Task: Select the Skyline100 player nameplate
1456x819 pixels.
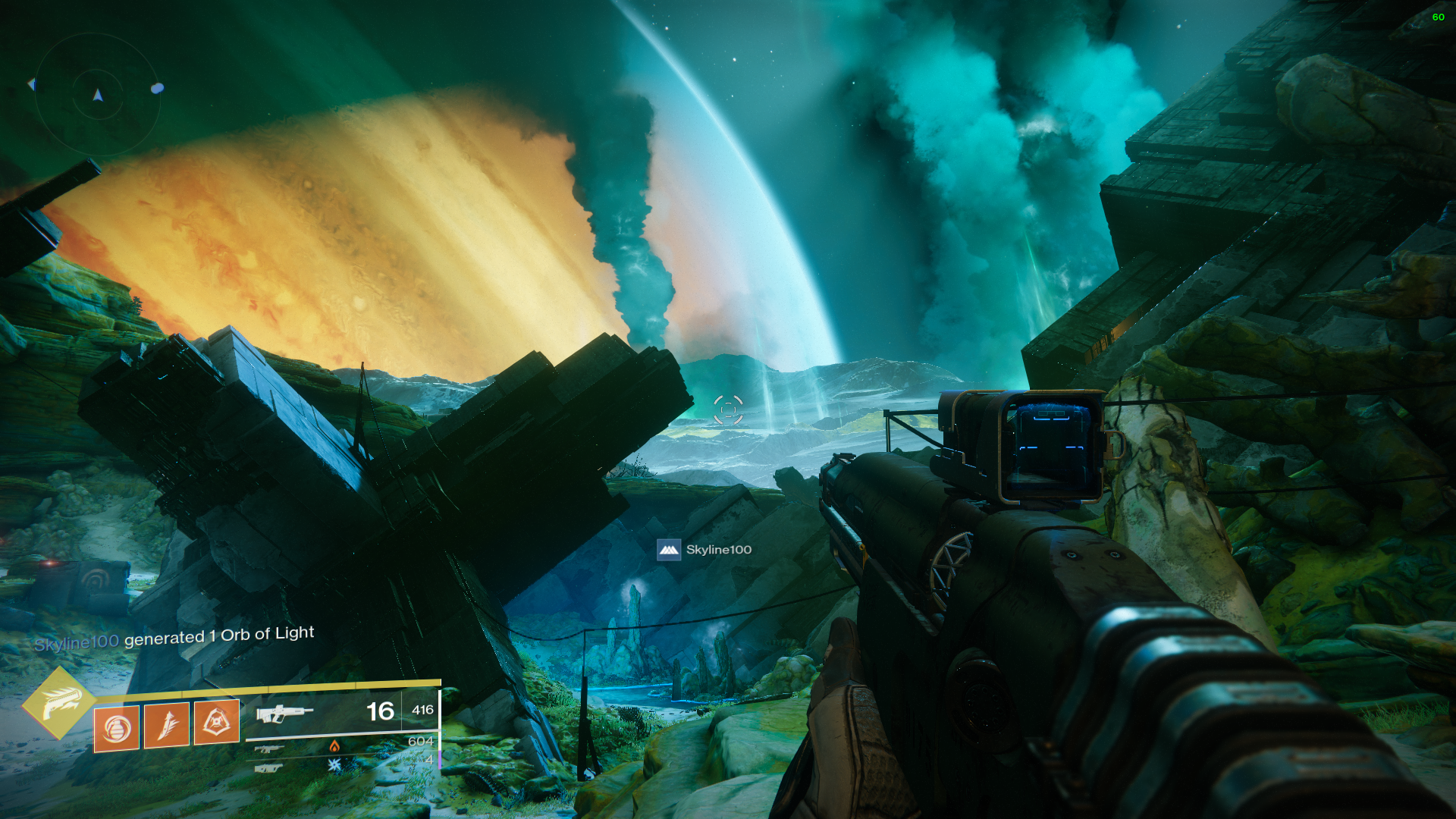Action: (704, 550)
